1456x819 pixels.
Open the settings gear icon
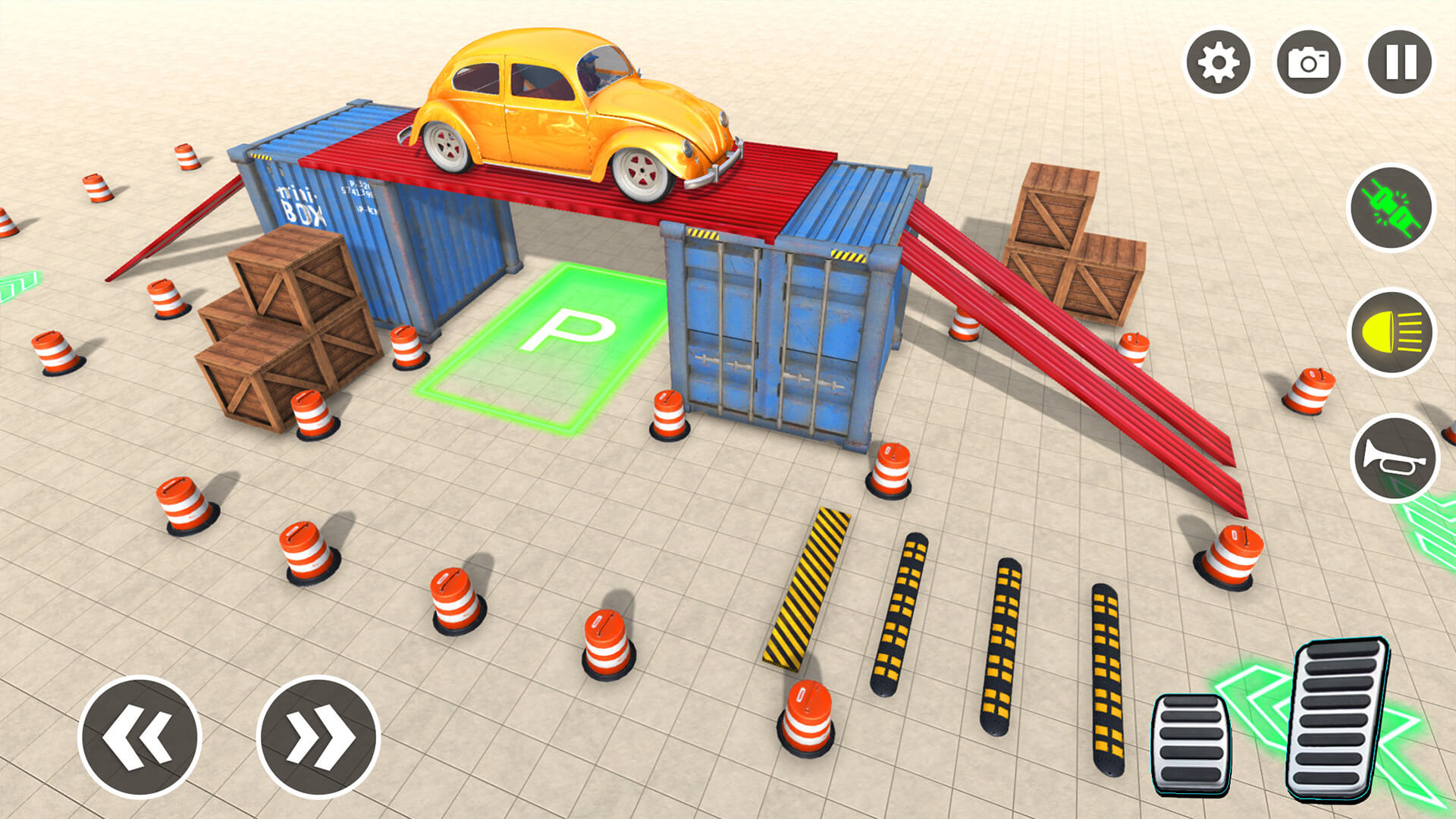tap(1219, 61)
